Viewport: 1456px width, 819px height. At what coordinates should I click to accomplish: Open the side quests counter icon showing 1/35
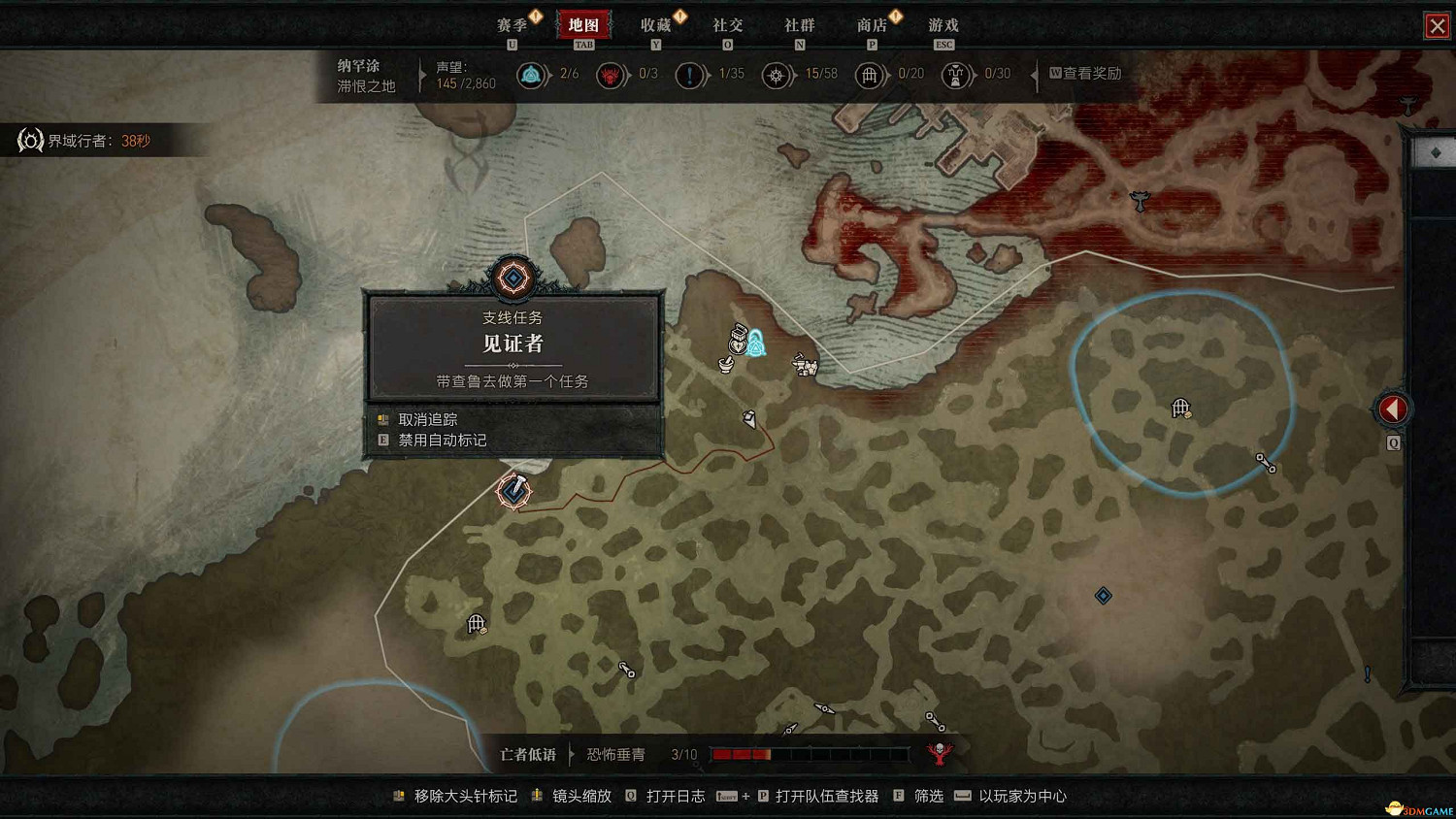[691, 75]
